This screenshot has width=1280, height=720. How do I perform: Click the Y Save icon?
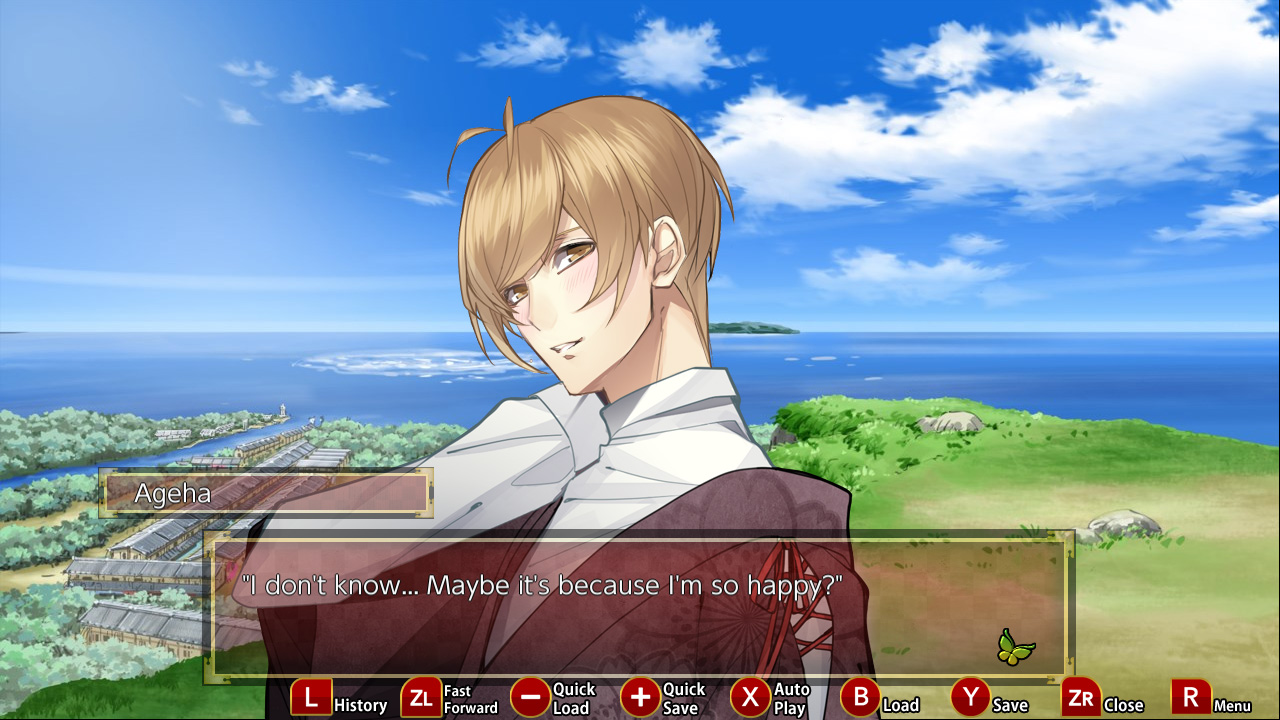tap(969, 697)
